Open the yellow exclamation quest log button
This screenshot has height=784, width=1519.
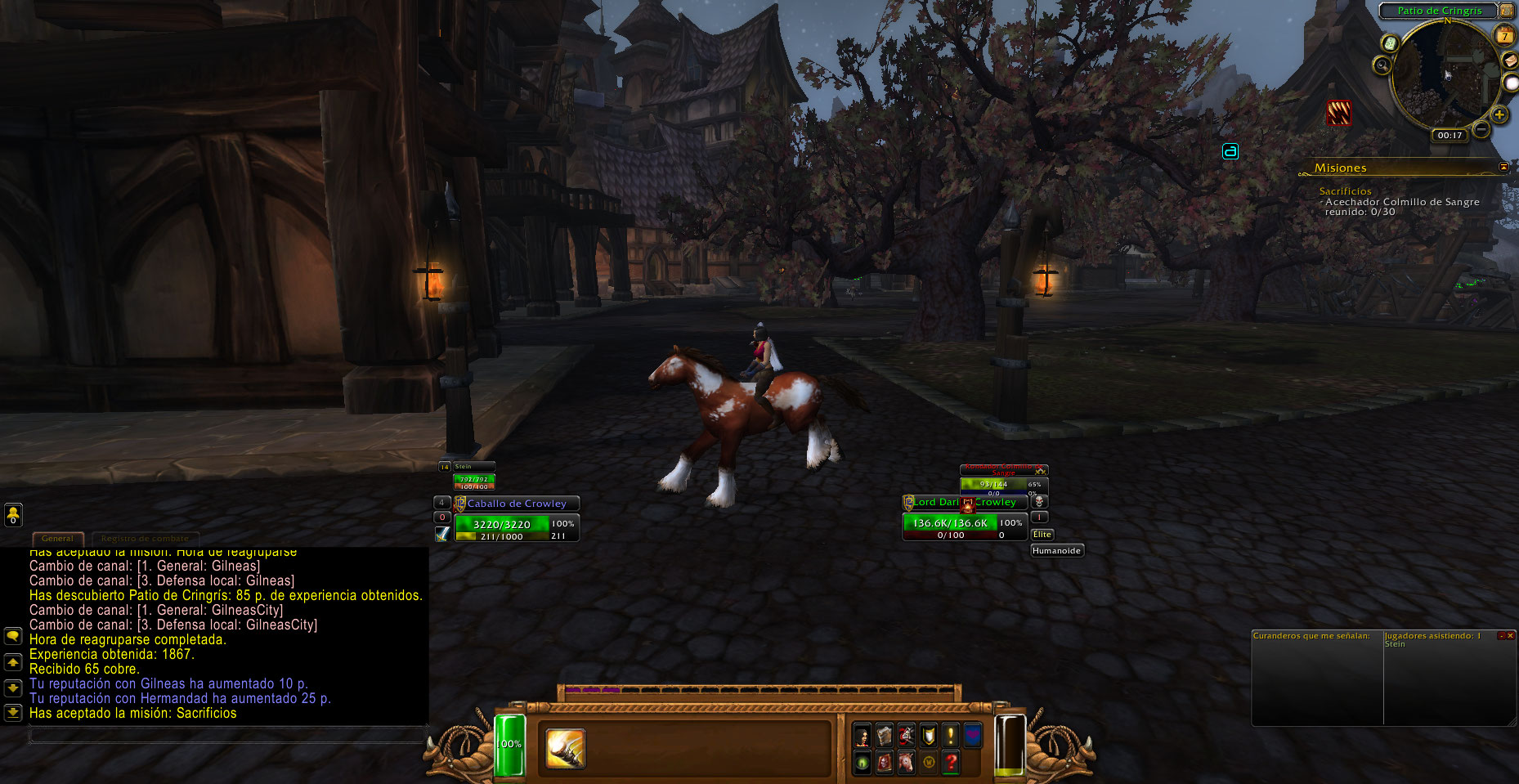[x=950, y=736]
